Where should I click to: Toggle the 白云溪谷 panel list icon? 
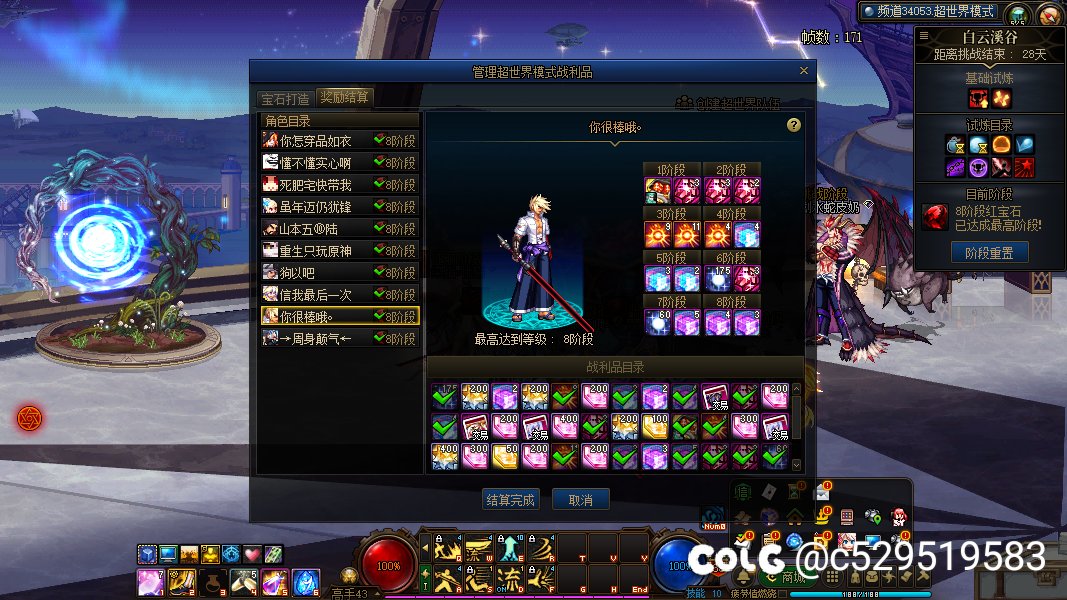pos(923,37)
